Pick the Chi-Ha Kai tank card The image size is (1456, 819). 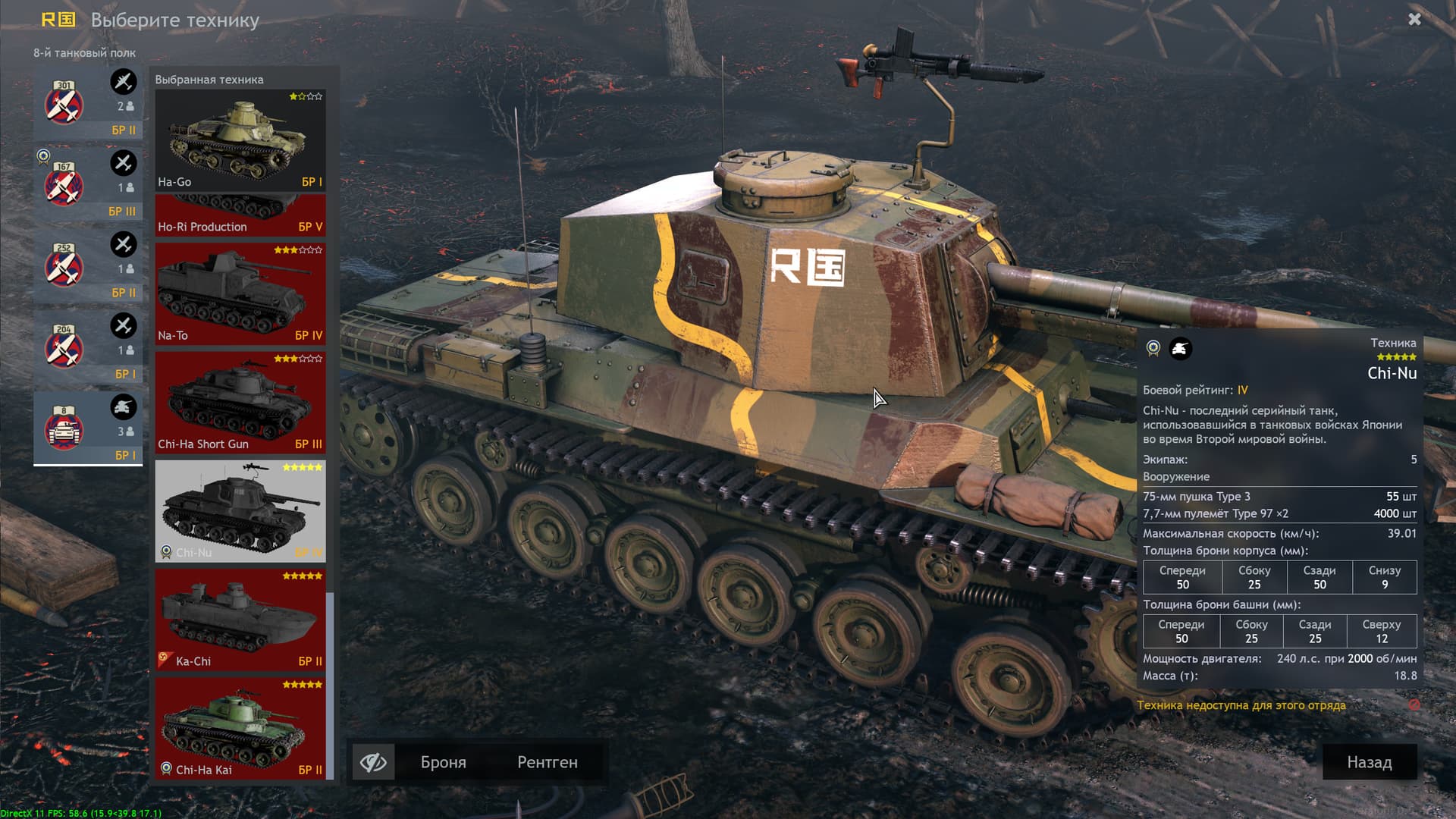[x=240, y=728]
